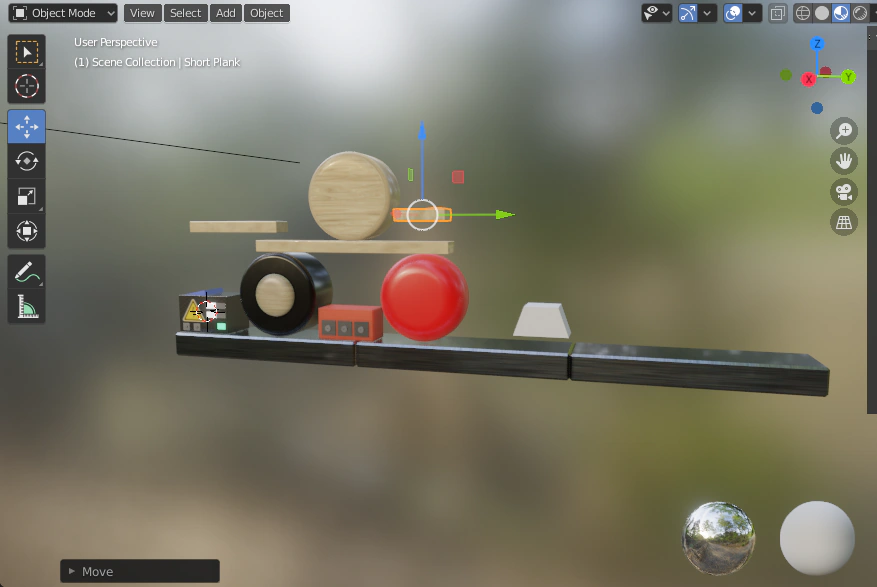
Task: Select the Move tool
Action: [x=27, y=127]
